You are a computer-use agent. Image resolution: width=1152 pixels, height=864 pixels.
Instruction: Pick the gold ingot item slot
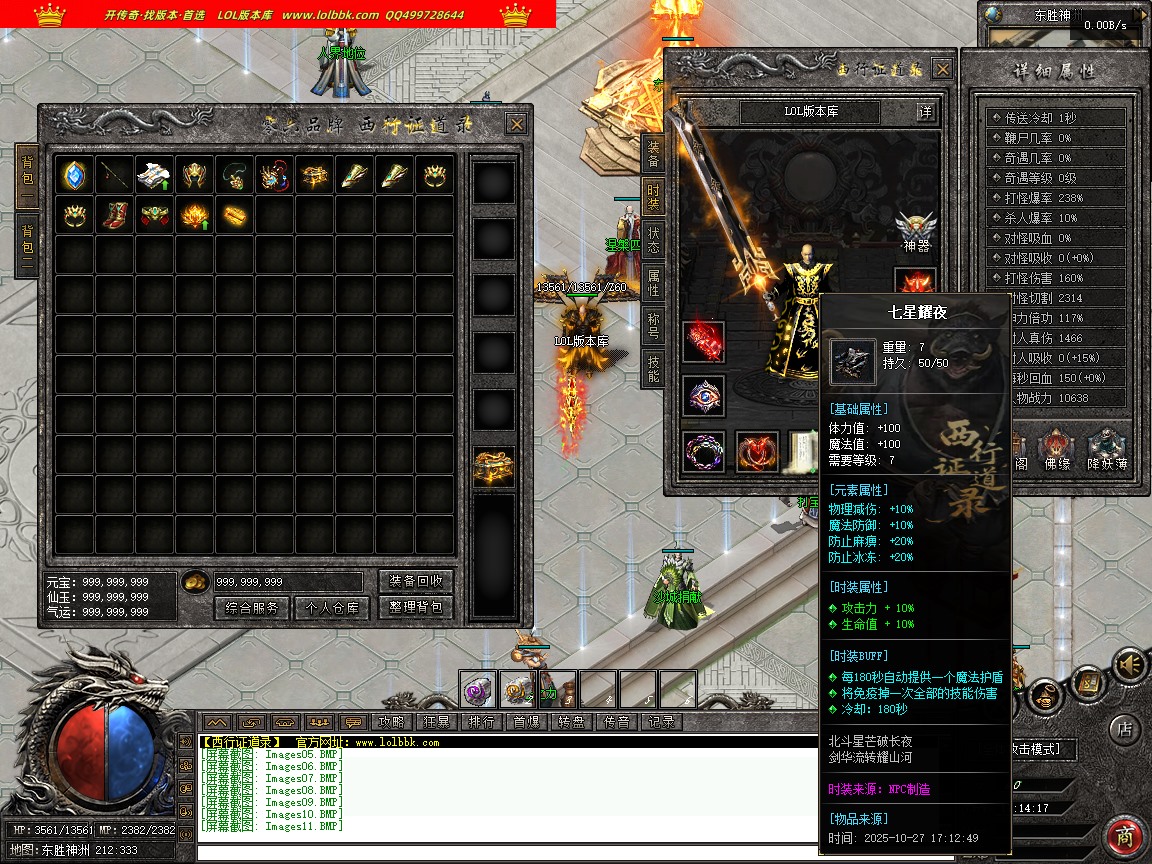pyautogui.click(x=235, y=214)
